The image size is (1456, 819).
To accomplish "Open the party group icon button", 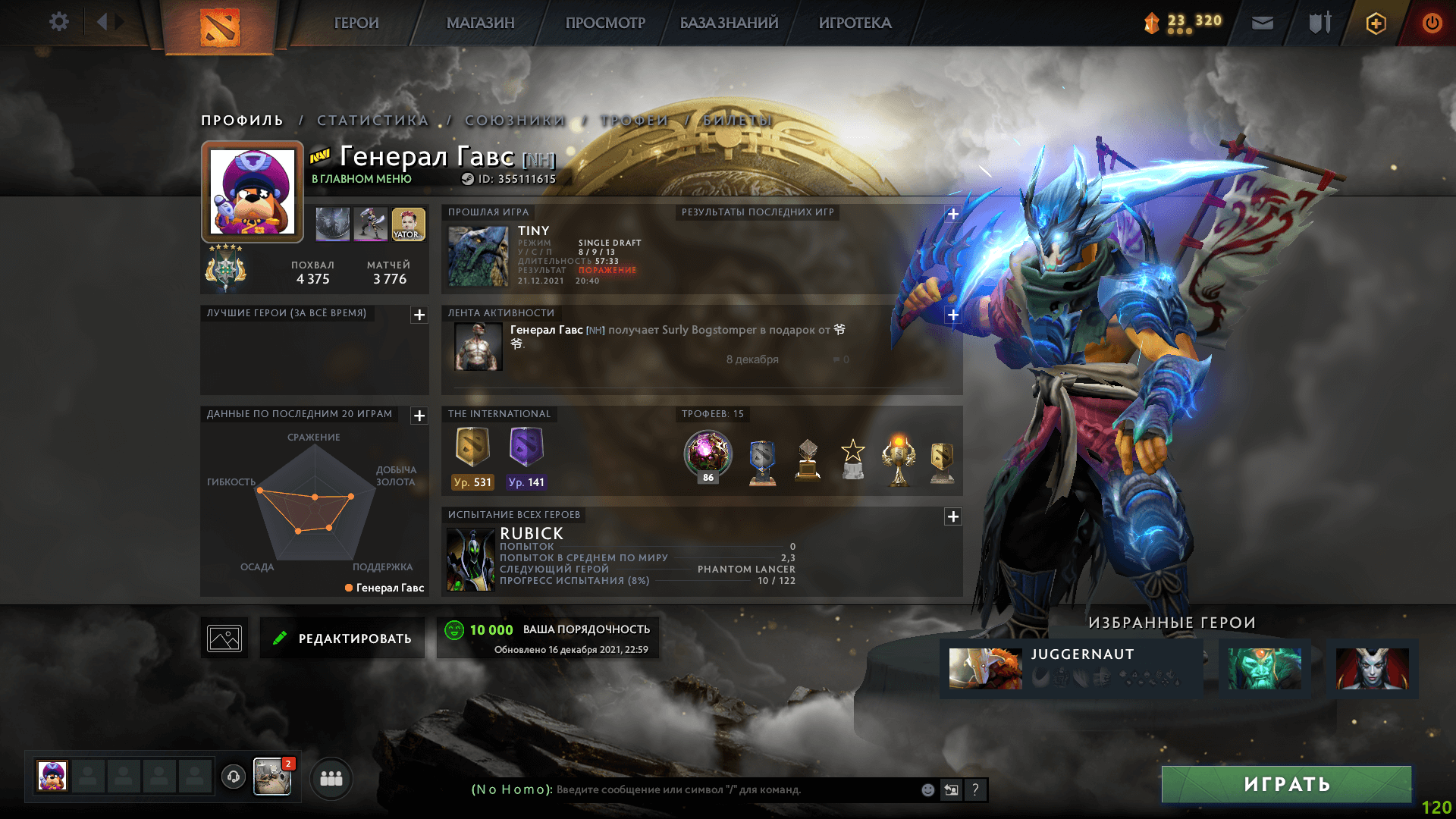I will (x=331, y=778).
